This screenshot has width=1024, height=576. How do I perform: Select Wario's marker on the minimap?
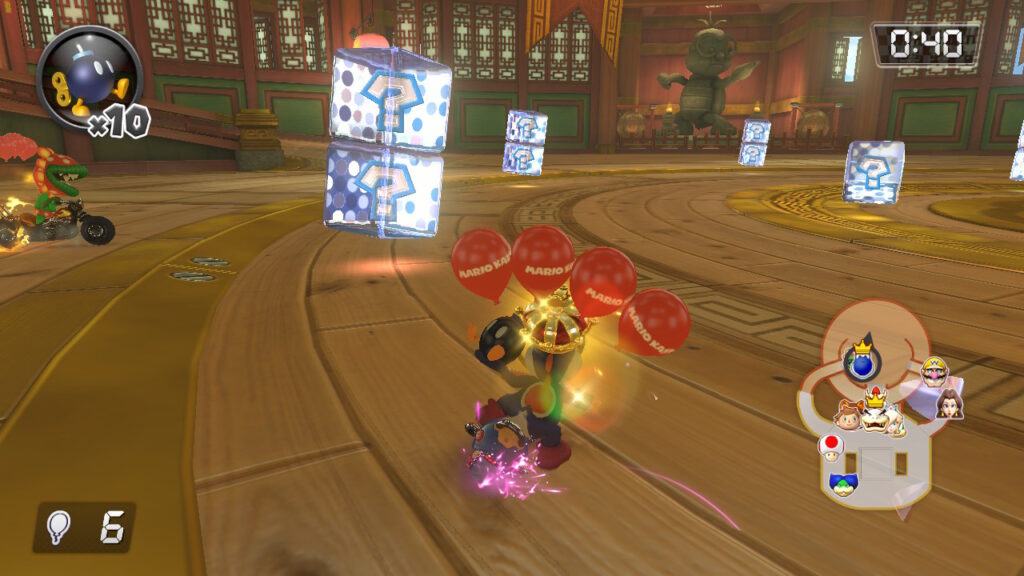click(x=935, y=372)
